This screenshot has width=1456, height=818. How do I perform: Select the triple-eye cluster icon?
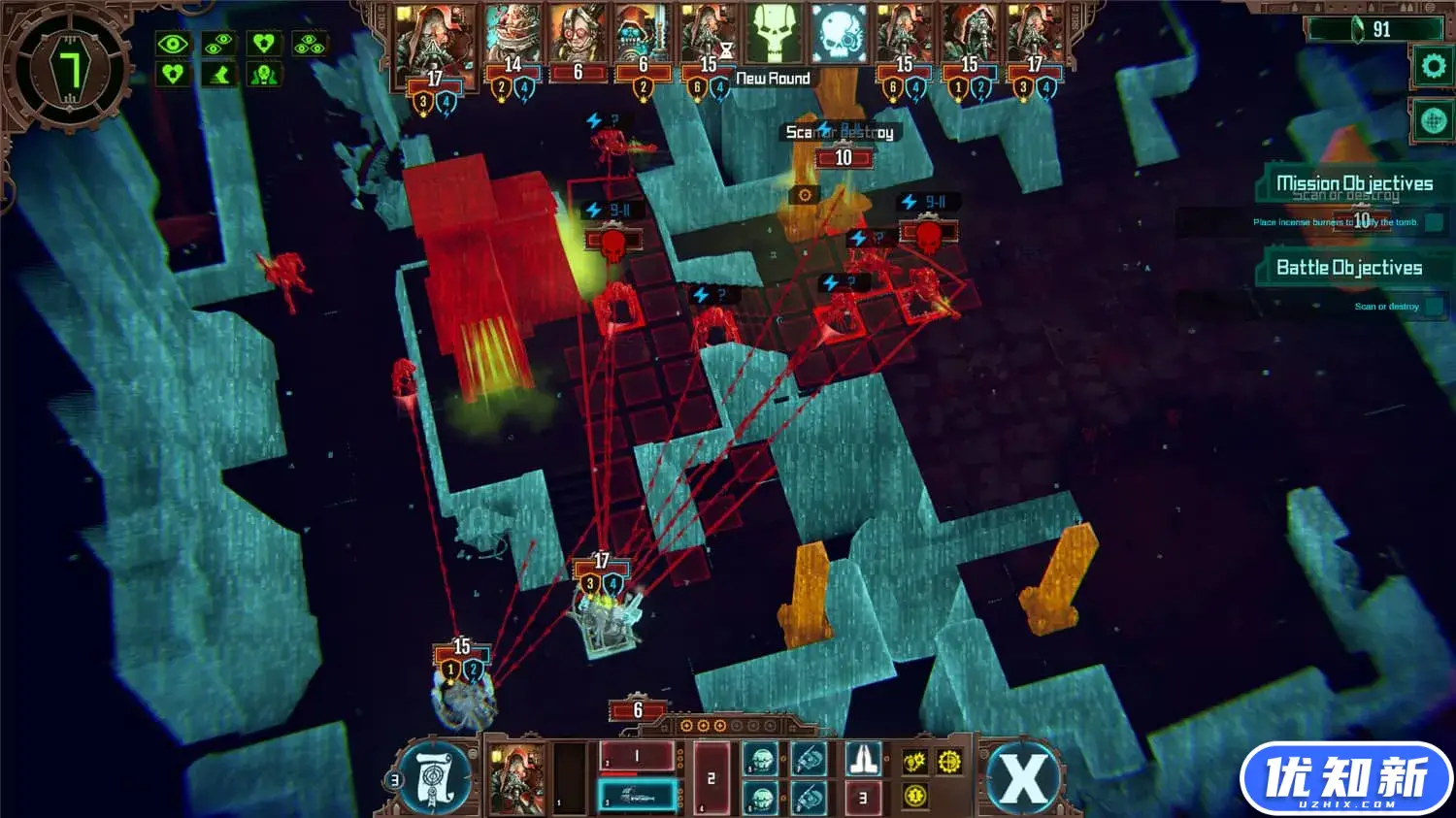pos(309,44)
